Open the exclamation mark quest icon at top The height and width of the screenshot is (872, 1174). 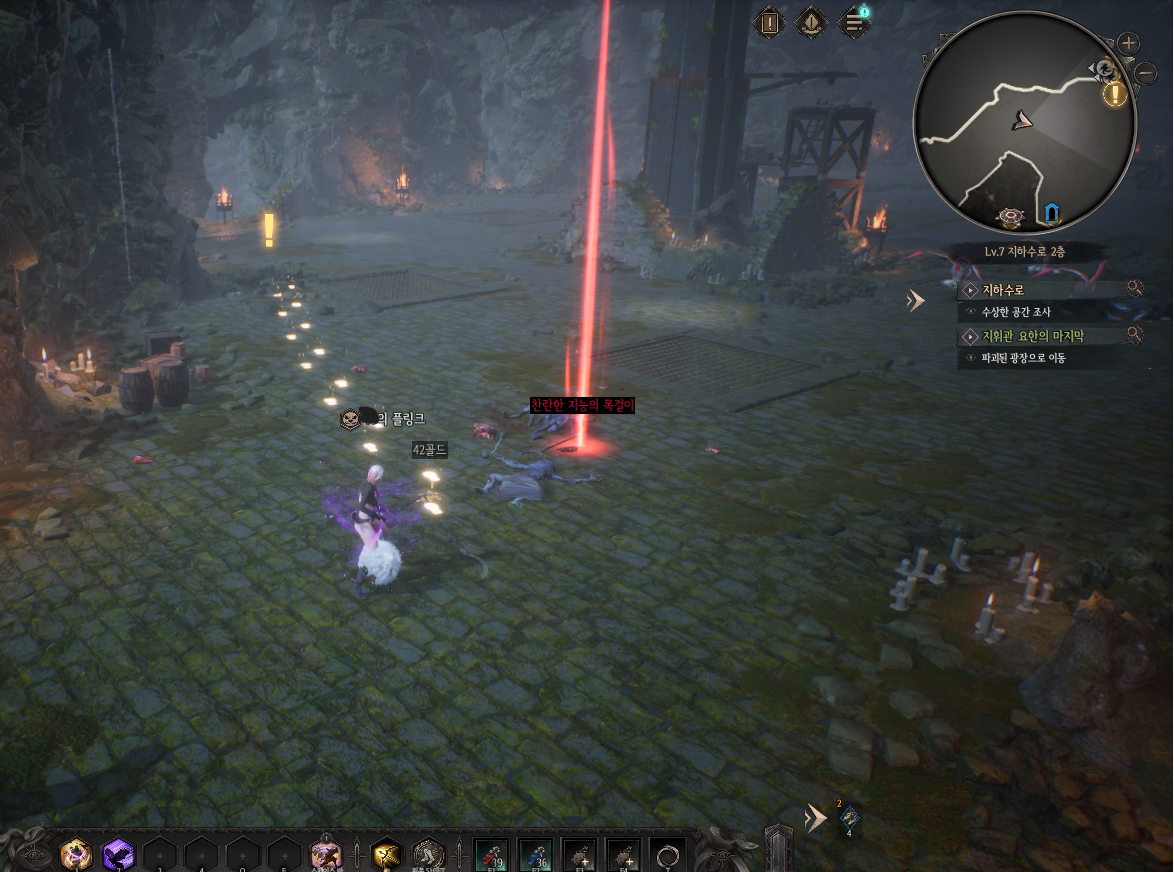pyautogui.click(x=768, y=22)
